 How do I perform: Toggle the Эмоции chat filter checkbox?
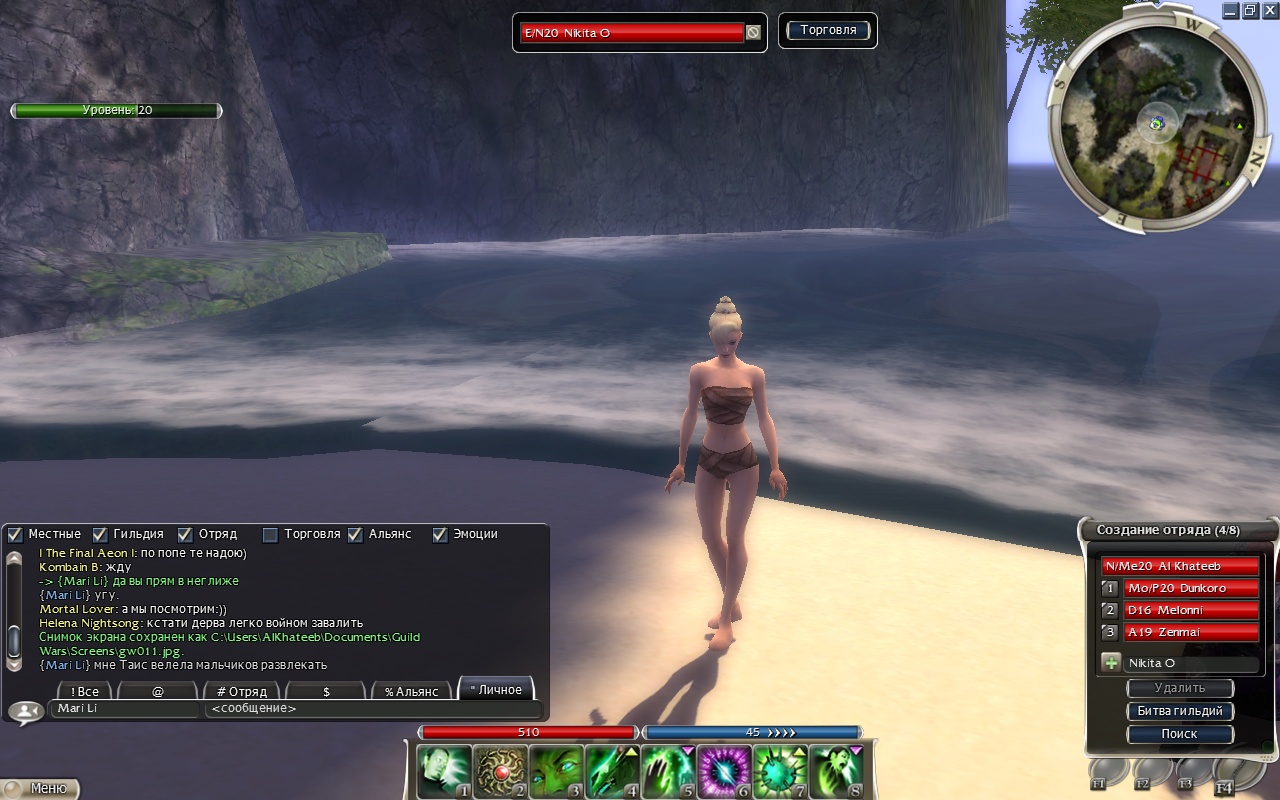(440, 535)
